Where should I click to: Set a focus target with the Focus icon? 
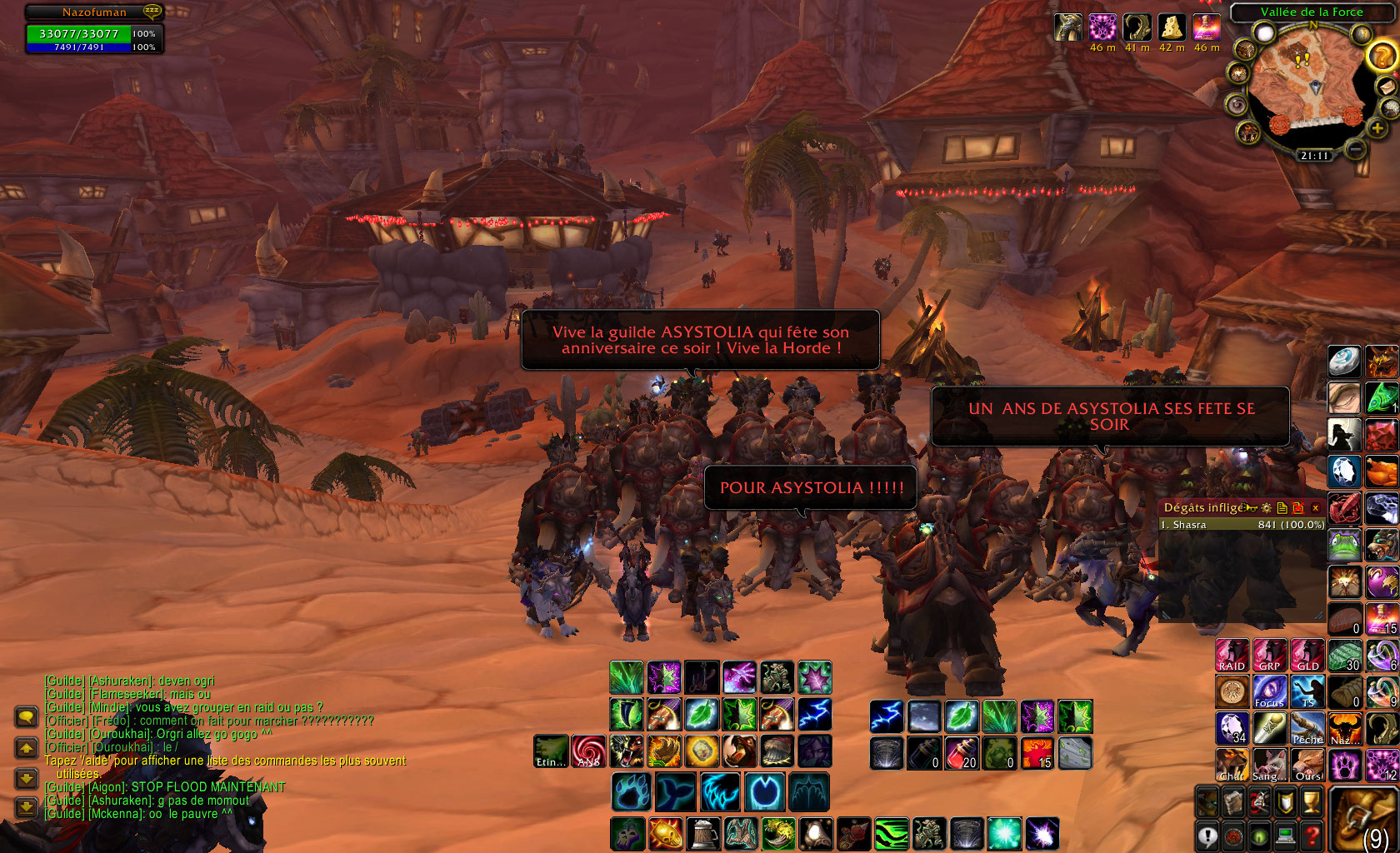1268,691
